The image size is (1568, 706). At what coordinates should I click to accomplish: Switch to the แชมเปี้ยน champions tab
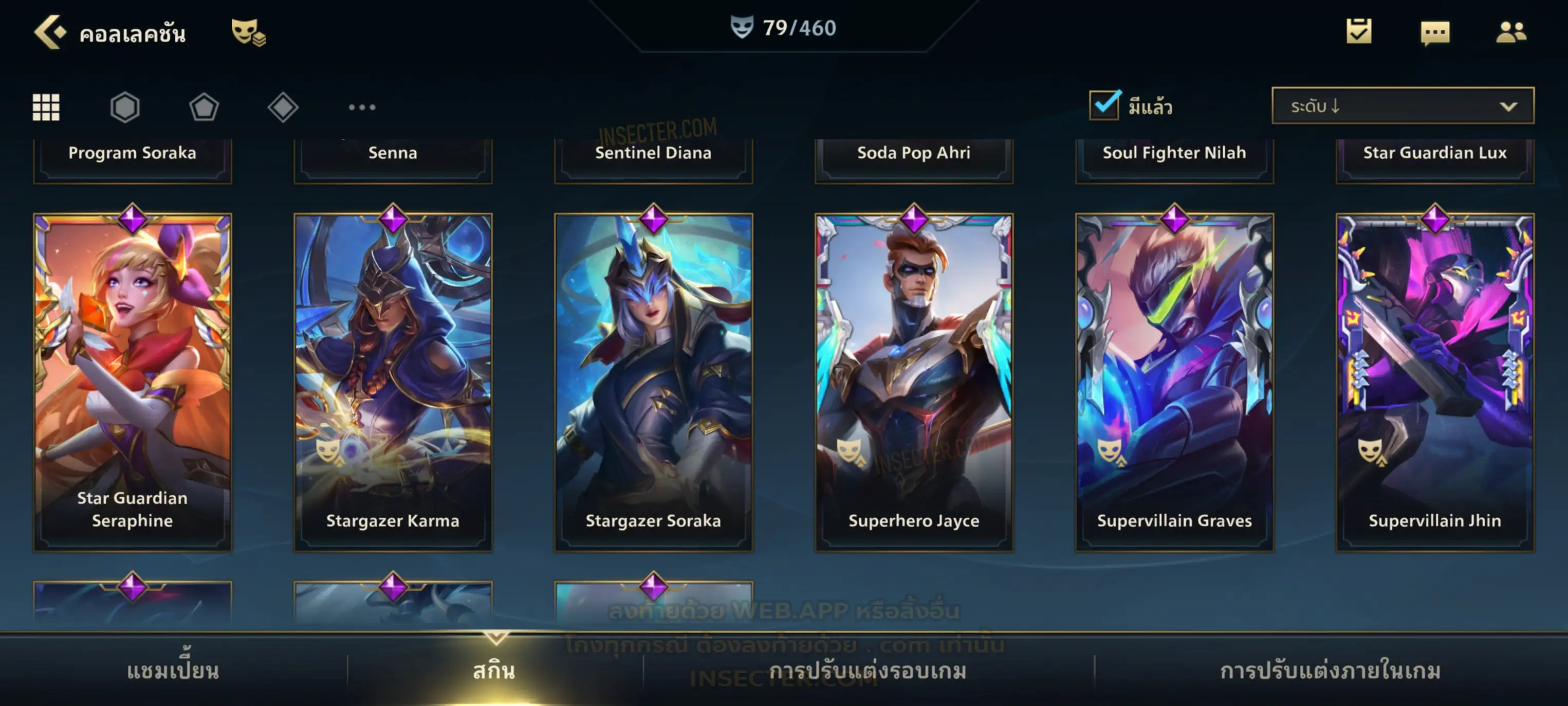173,671
